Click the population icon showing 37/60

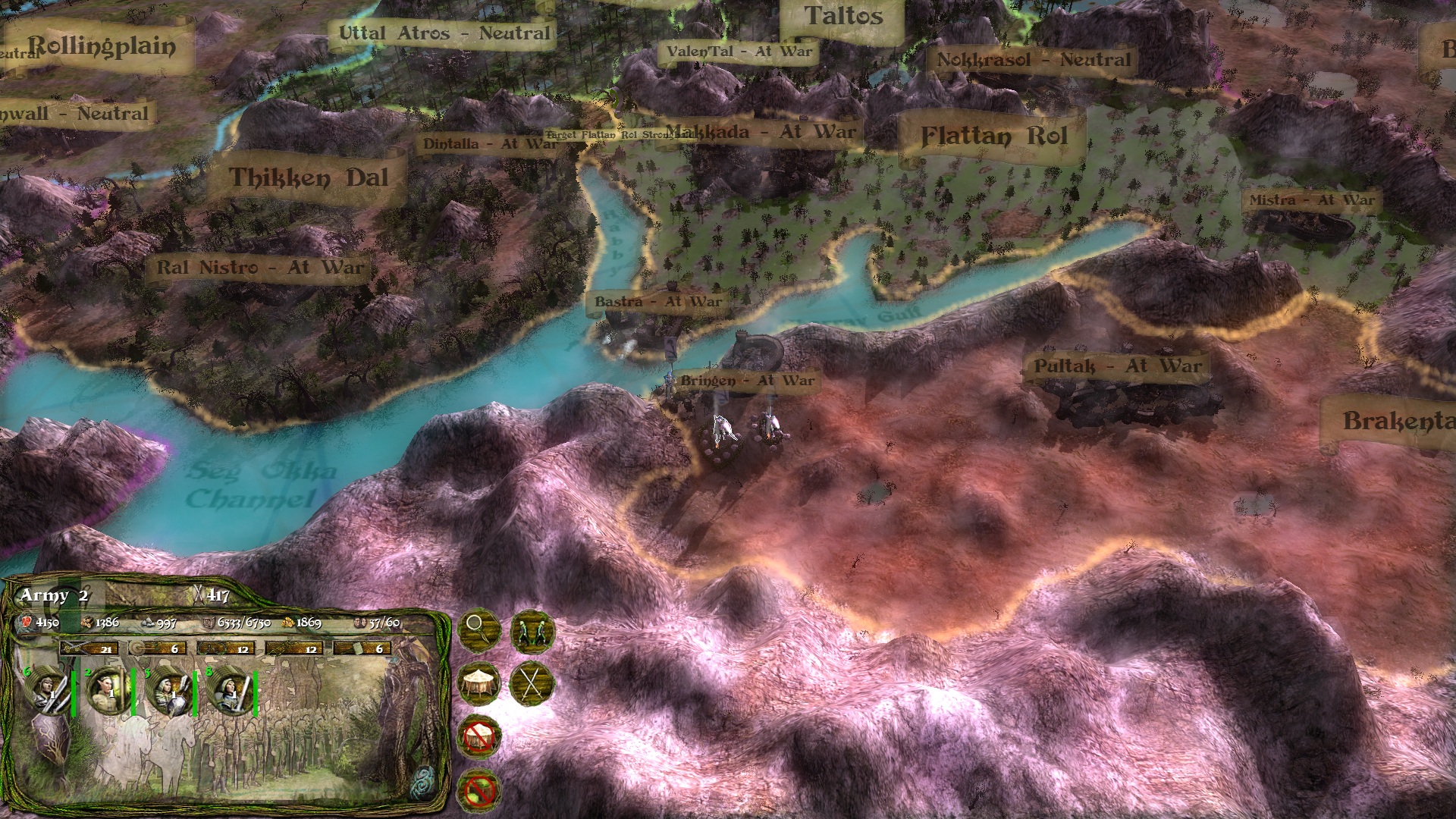[x=362, y=623]
